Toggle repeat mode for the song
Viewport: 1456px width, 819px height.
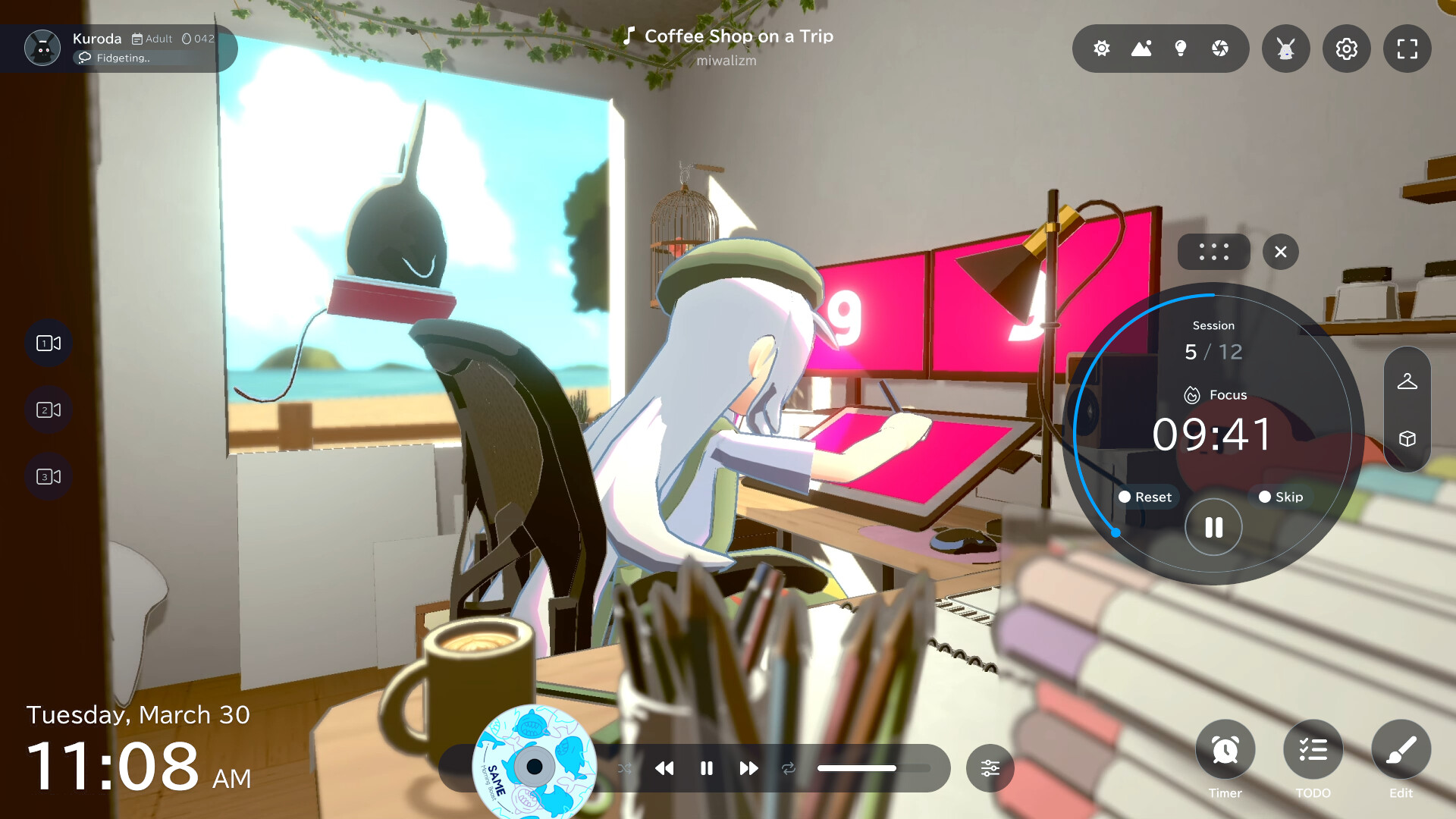[789, 768]
